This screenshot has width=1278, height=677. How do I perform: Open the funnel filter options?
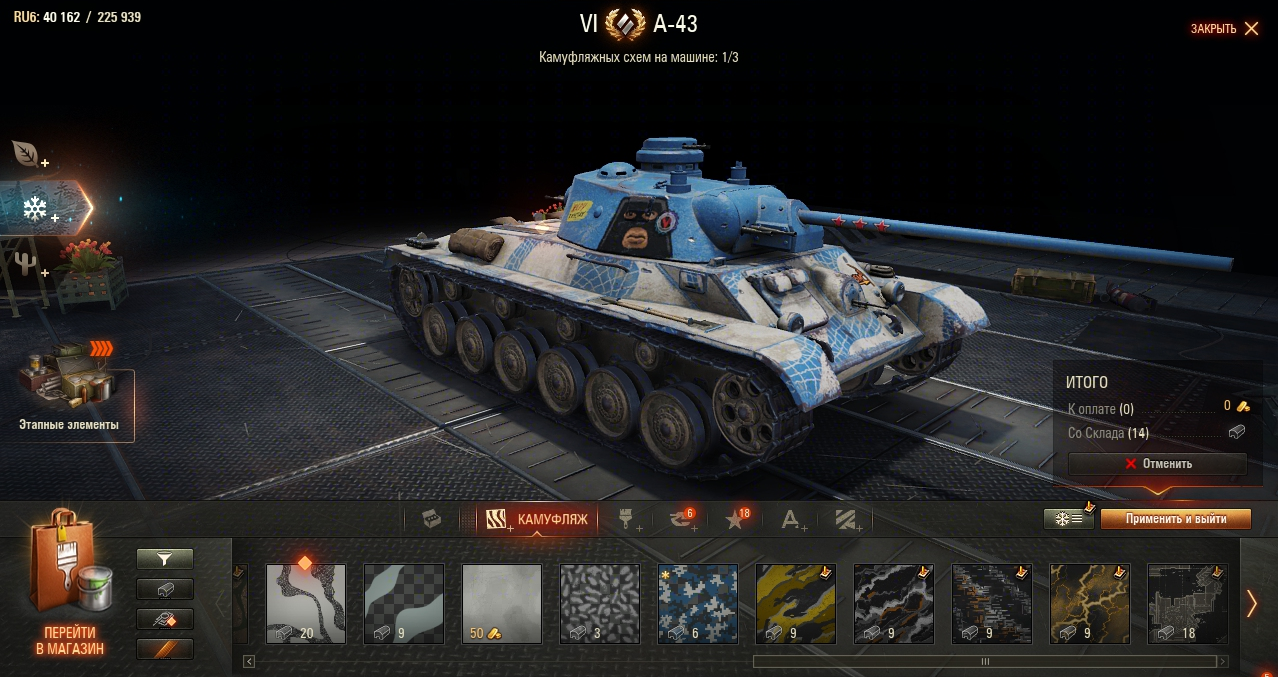click(165, 559)
